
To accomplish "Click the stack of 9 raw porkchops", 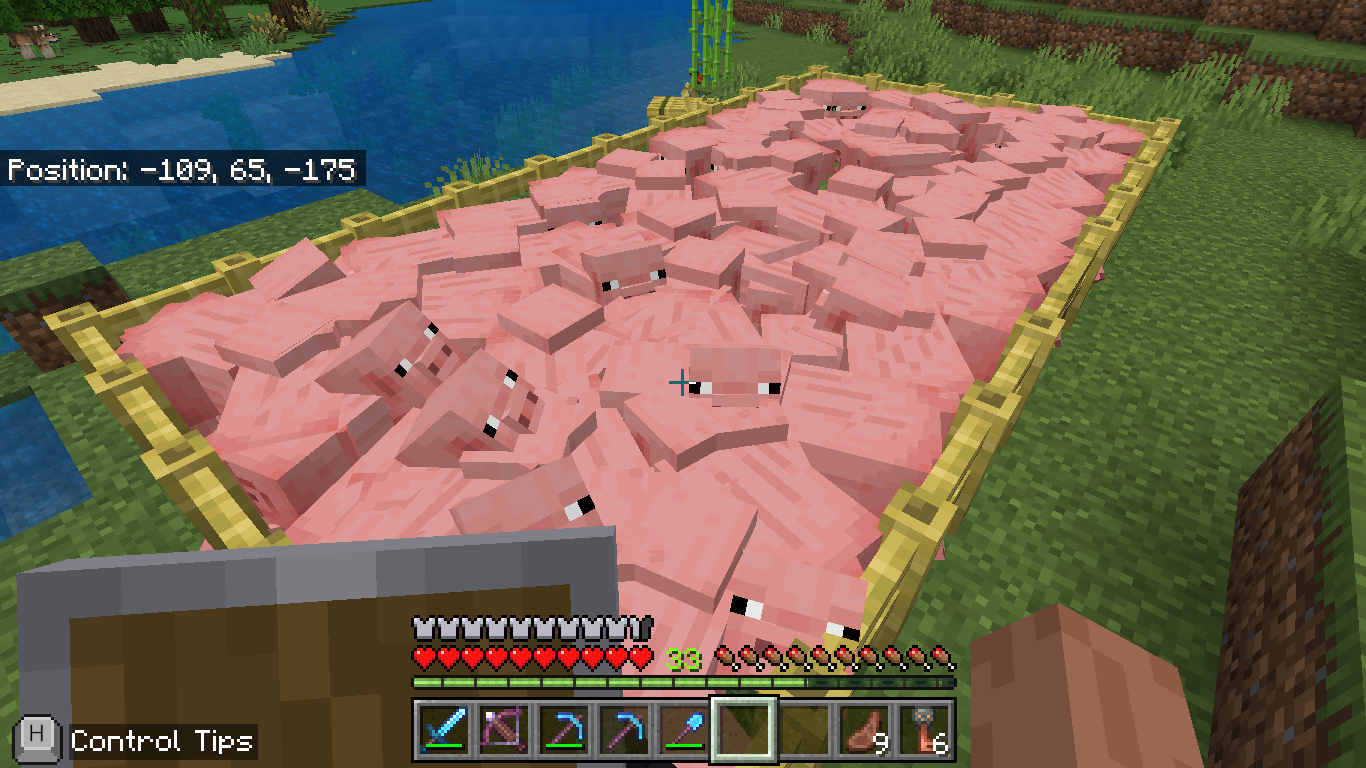I will tap(865, 730).
